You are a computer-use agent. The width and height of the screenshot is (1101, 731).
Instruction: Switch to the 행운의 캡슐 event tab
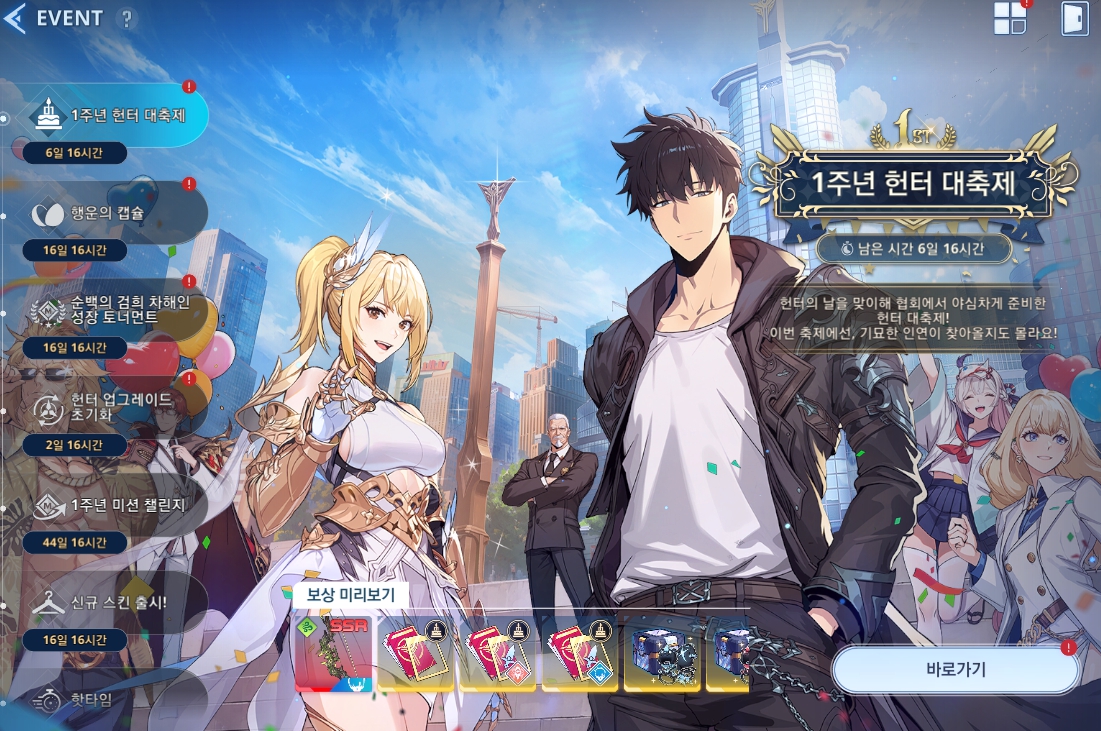pos(110,212)
